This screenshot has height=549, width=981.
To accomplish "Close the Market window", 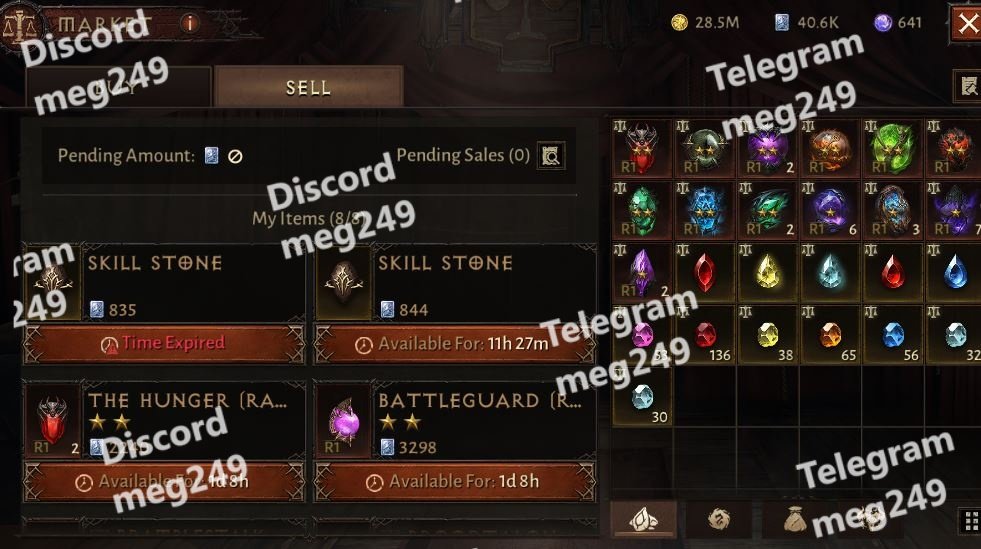I will point(967,24).
